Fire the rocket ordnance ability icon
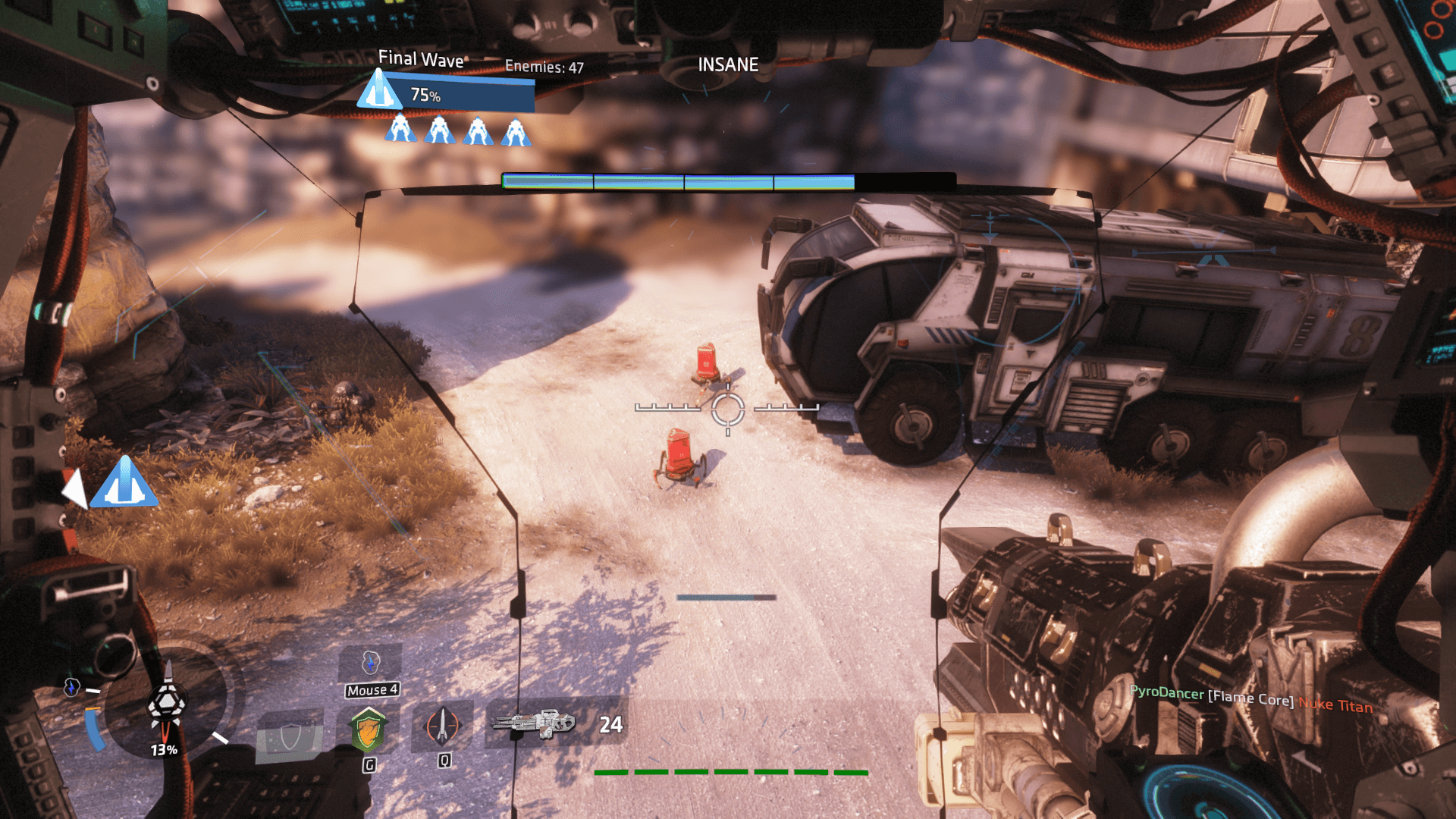Screen dimensions: 1456x819 coord(443,725)
